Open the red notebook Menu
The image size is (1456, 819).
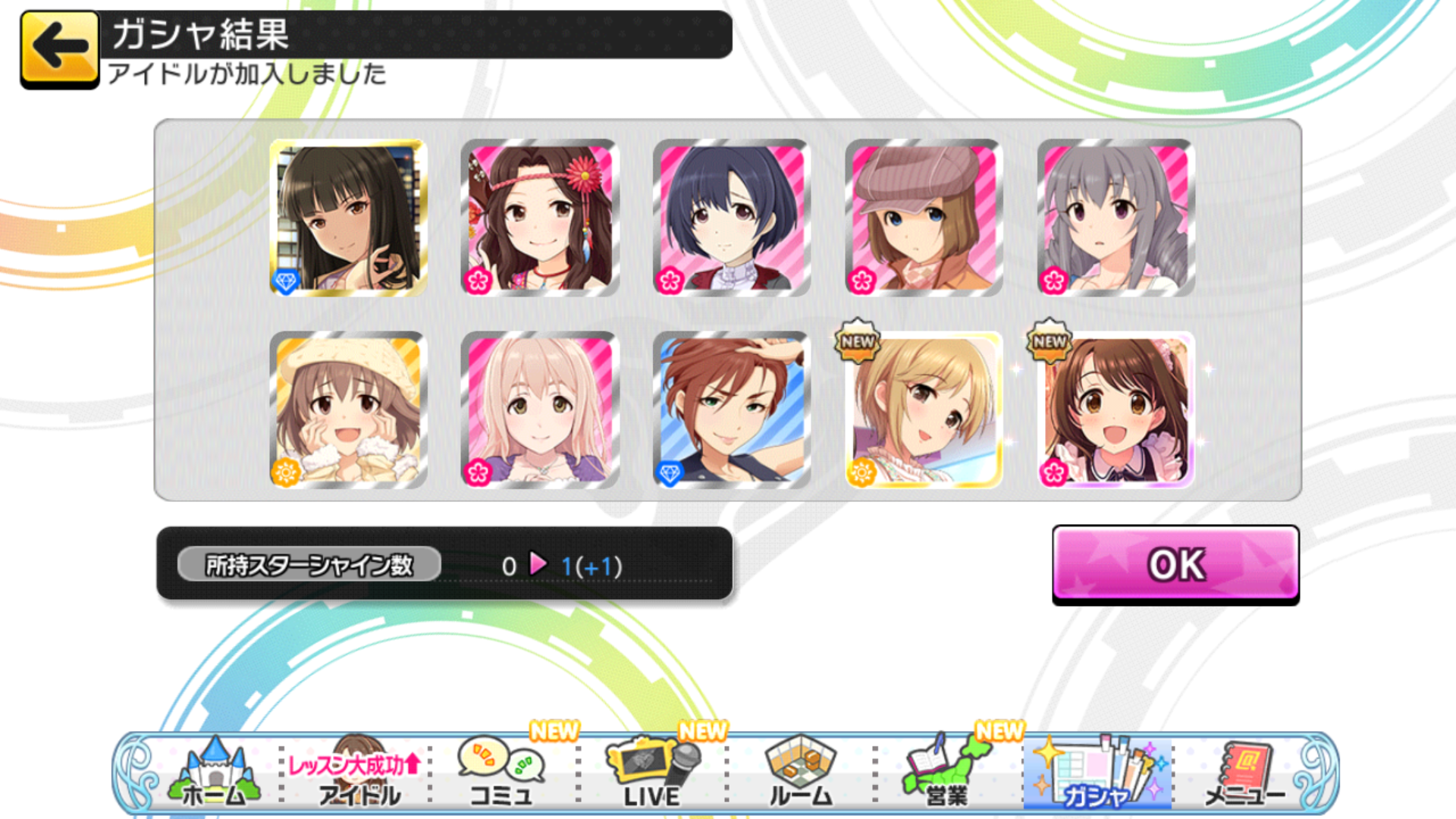[x=1244, y=773]
